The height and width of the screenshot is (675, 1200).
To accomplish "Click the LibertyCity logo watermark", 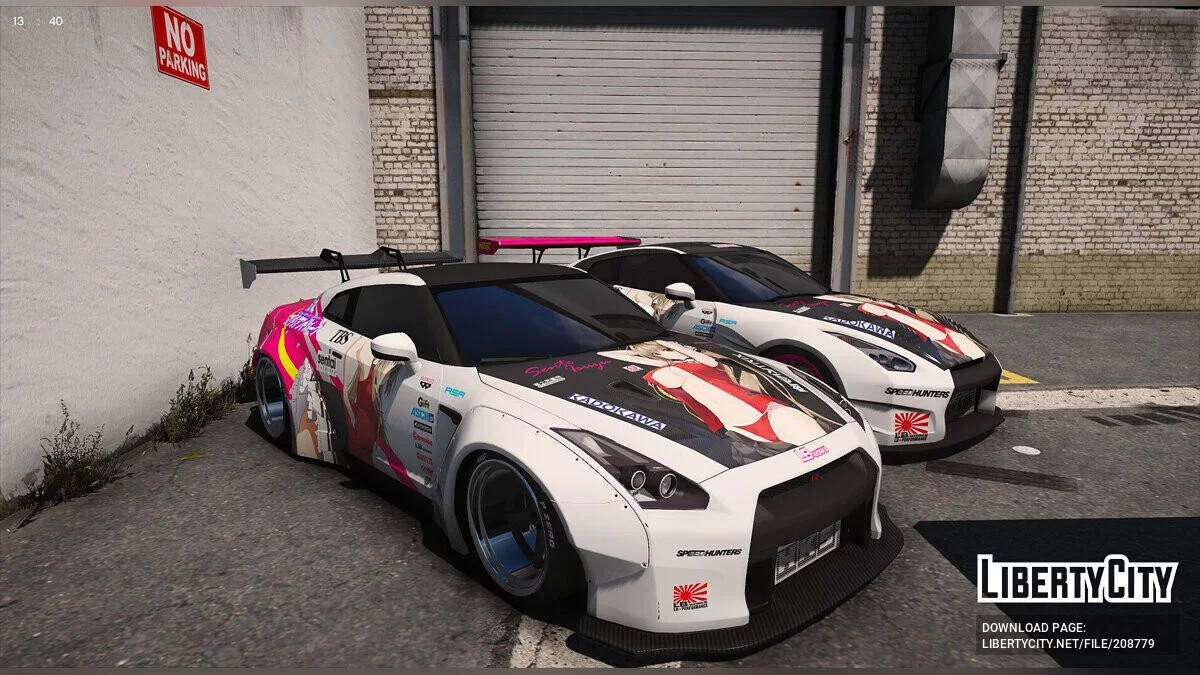I will (1077, 579).
